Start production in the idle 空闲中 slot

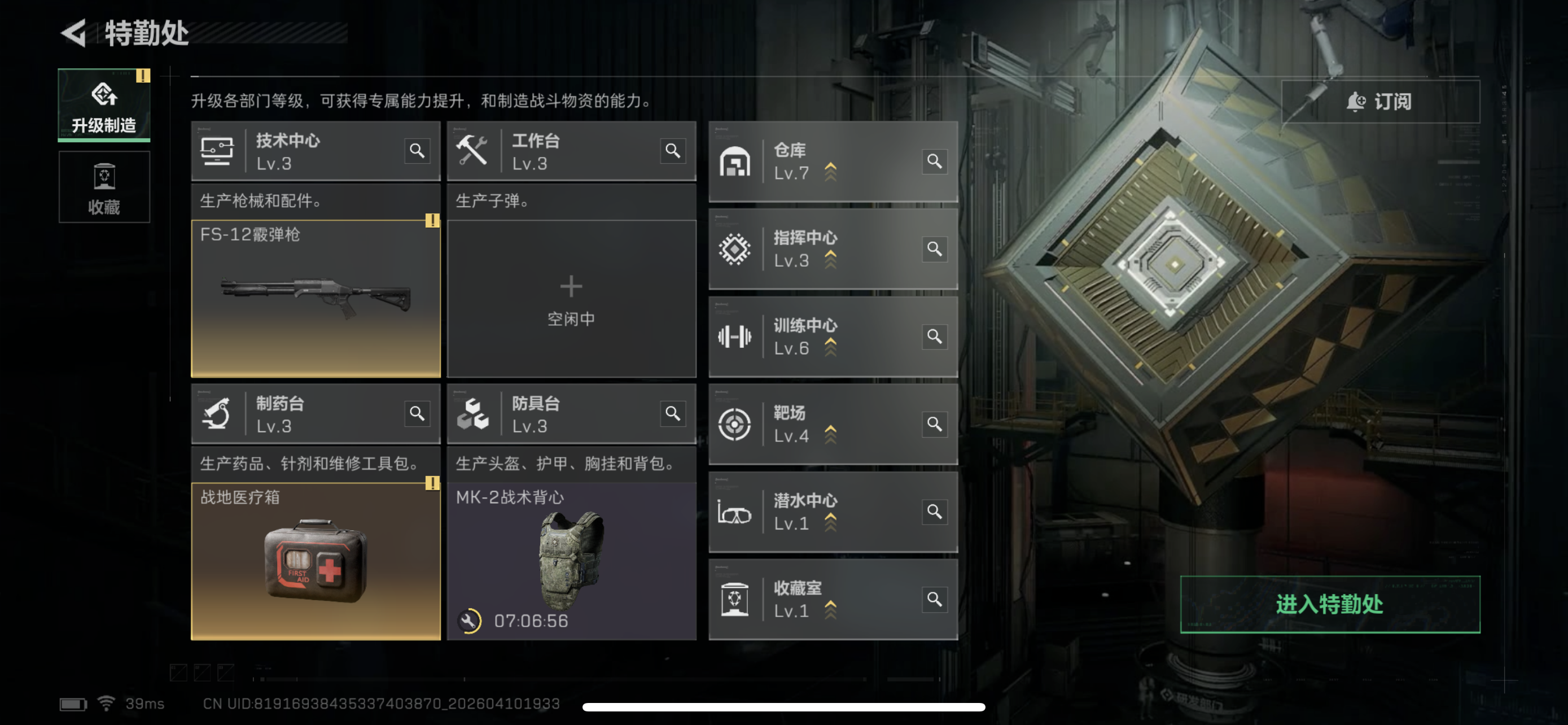pyautogui.click(x=571, y=298)
